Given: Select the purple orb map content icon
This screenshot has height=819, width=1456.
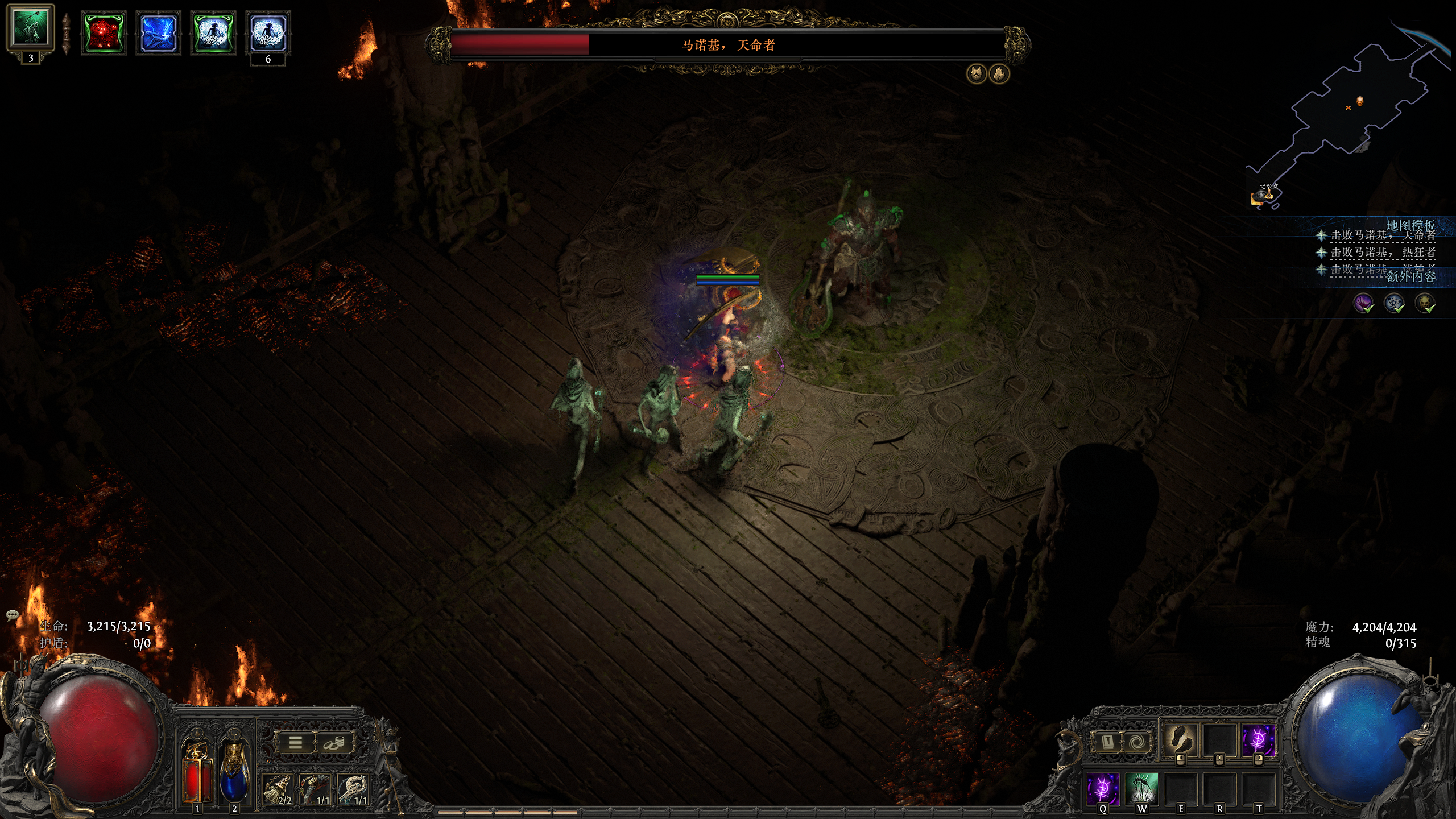Looking at the screenshot, I should (x=1363, y=303).
